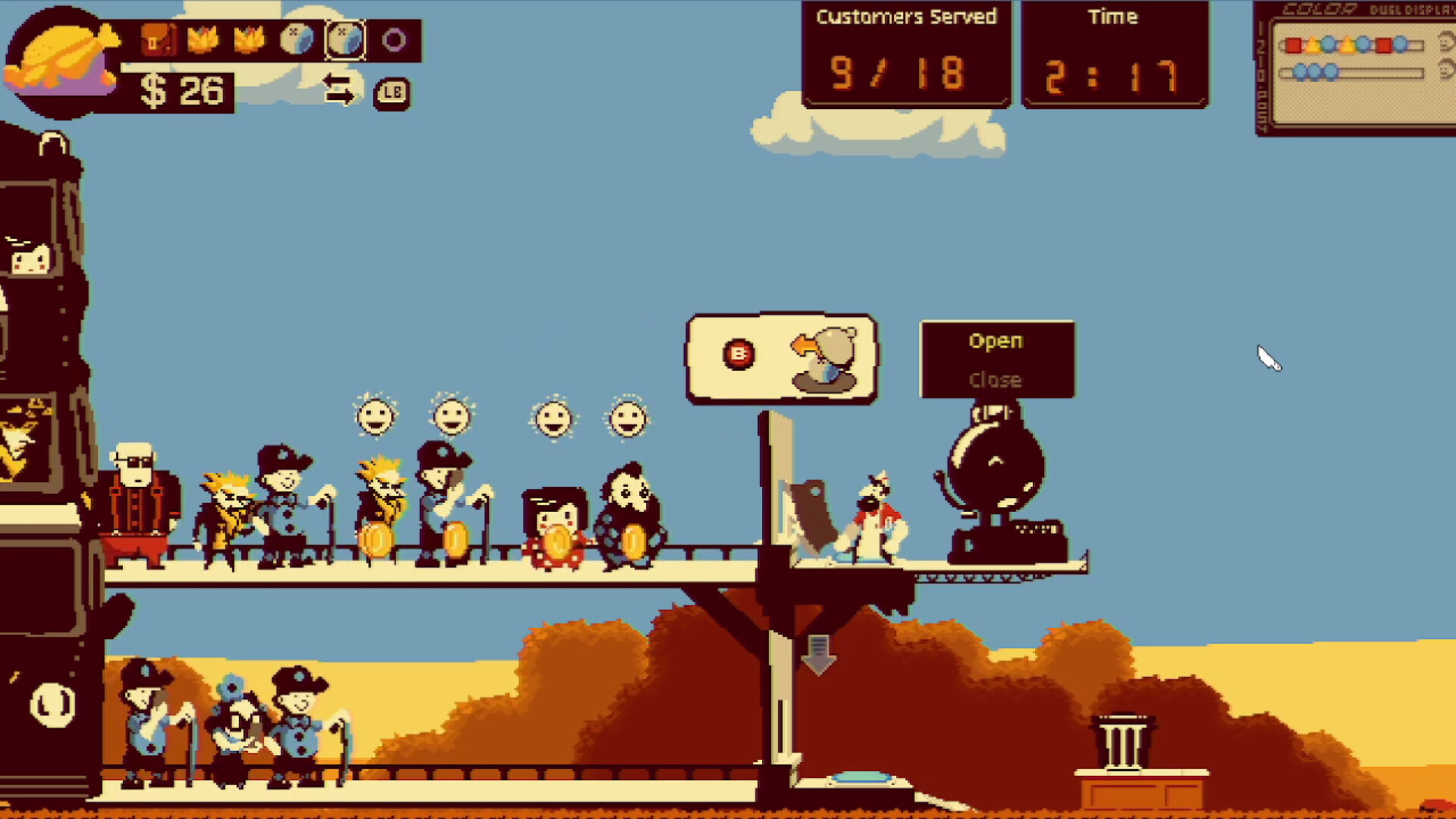Click the golden roast turkey portrait
Image resolution: width=1456 pixels, height=819 pixels.
tap(61, 59)
